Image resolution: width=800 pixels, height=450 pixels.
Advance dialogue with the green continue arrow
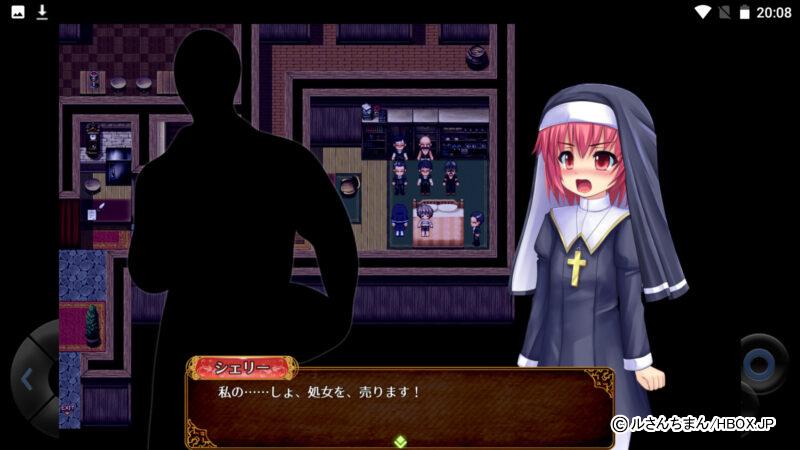[x=400, y=440]
